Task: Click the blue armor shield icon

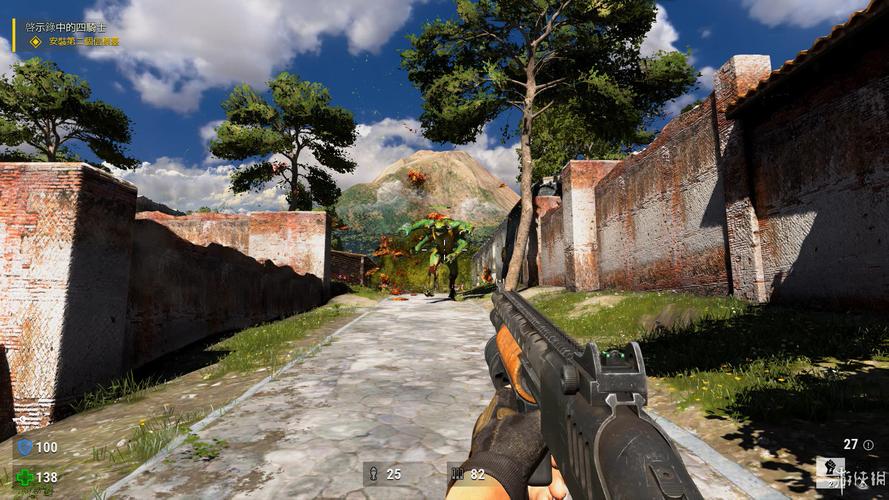Action: (x=24, y=447)
